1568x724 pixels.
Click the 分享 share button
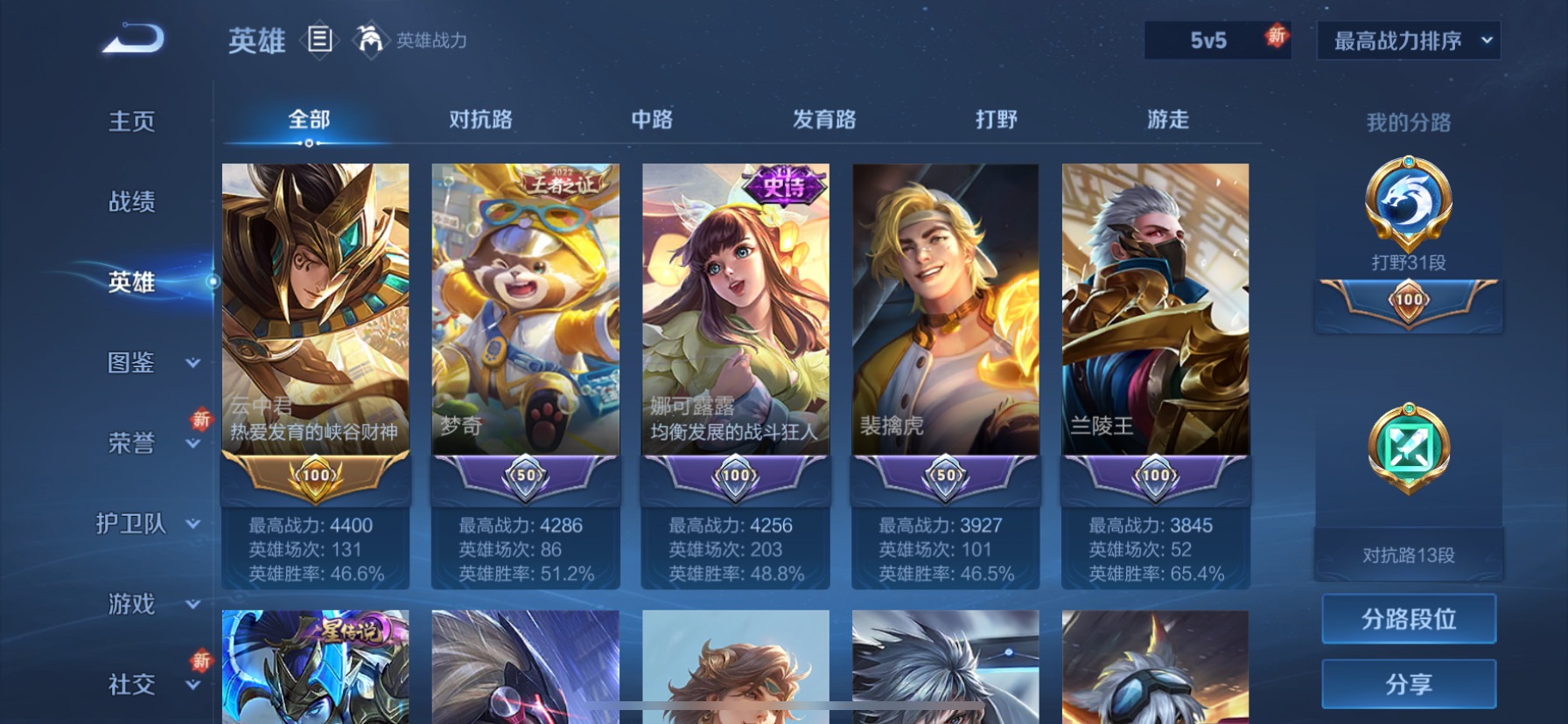pos(1409,684)
